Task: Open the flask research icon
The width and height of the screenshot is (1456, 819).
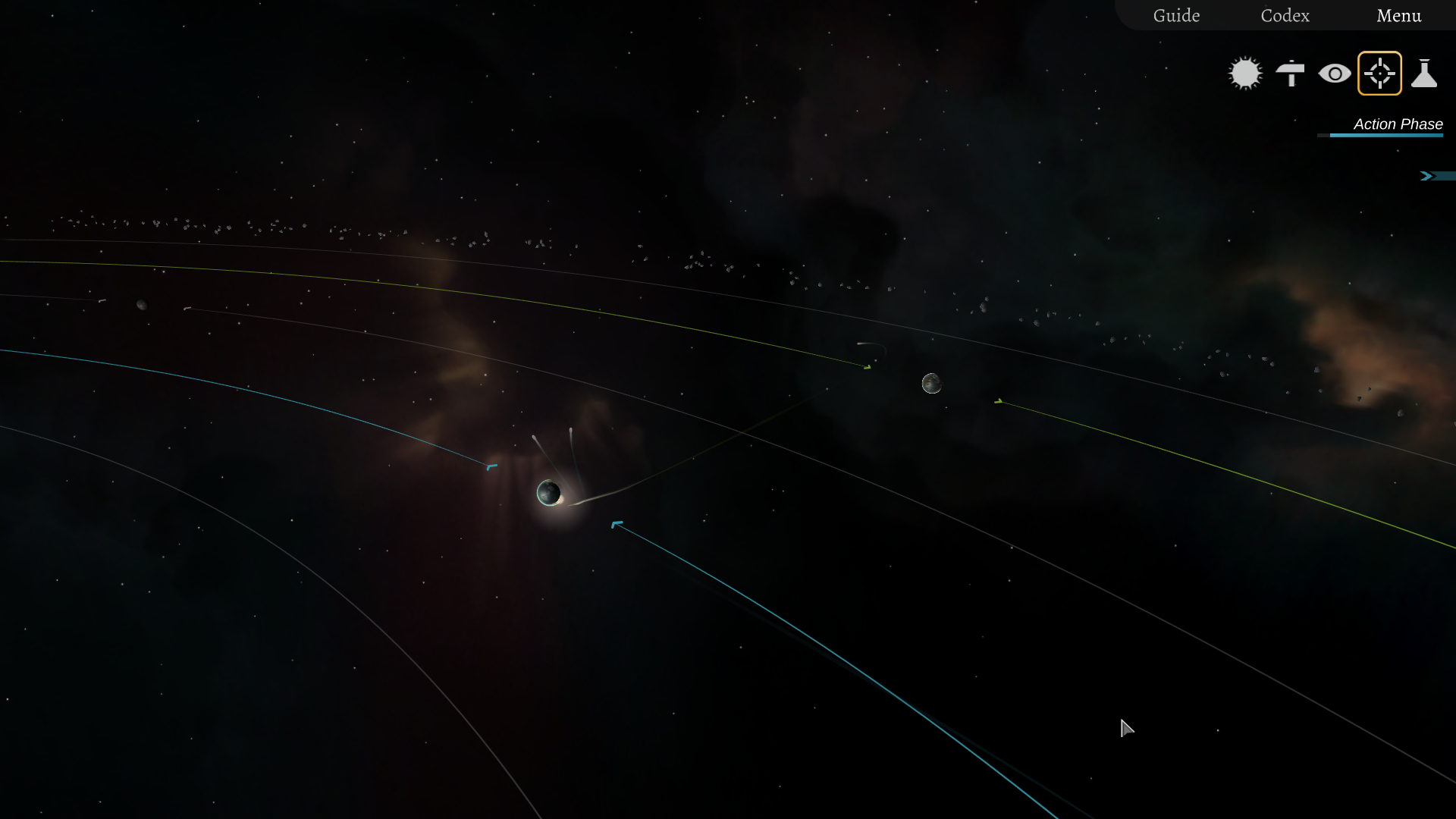Action: click(x=1424, y=74)
